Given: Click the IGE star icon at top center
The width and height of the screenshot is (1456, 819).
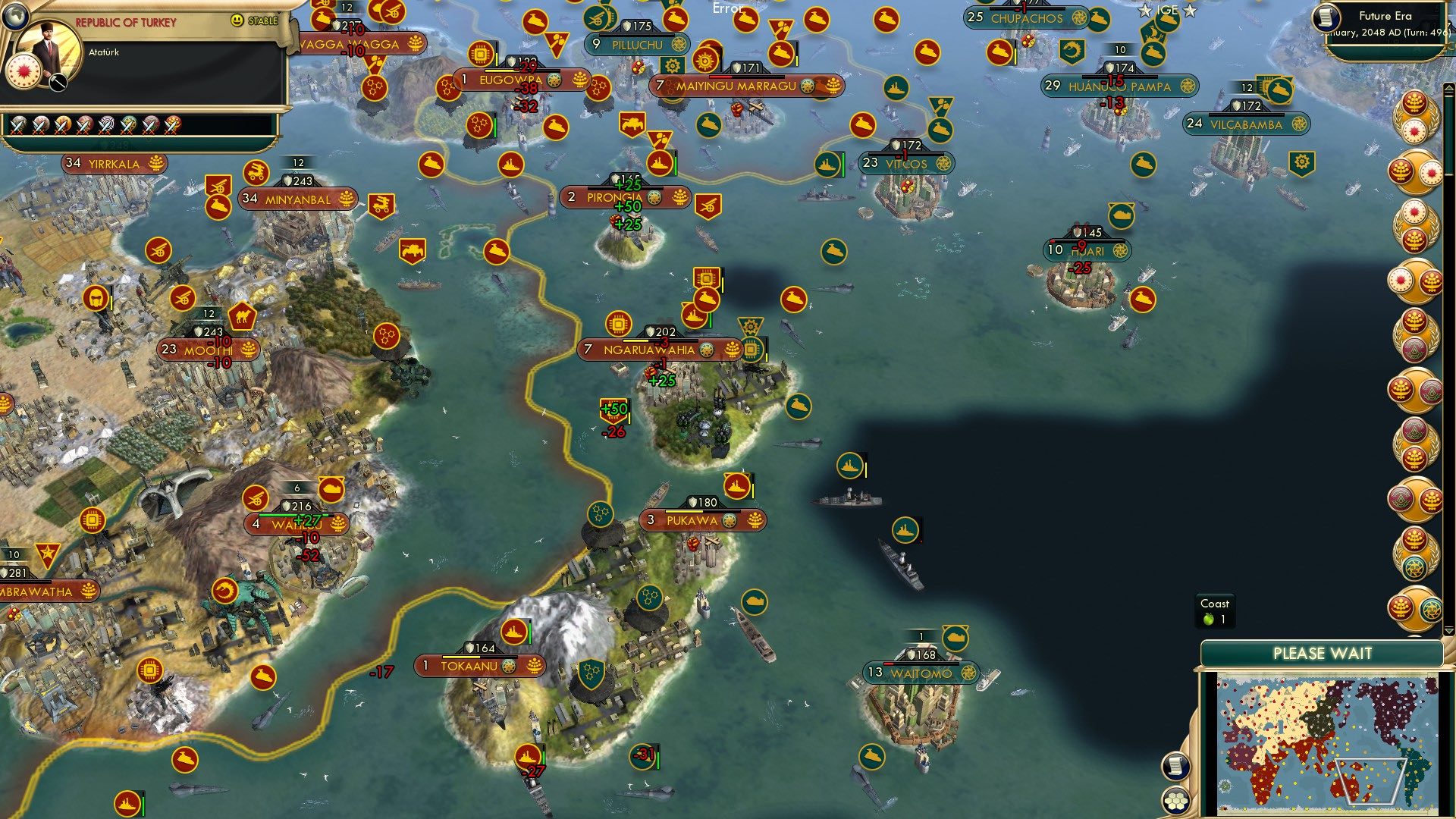Looking at the screenshot, I should click(x=1144, y=11).
